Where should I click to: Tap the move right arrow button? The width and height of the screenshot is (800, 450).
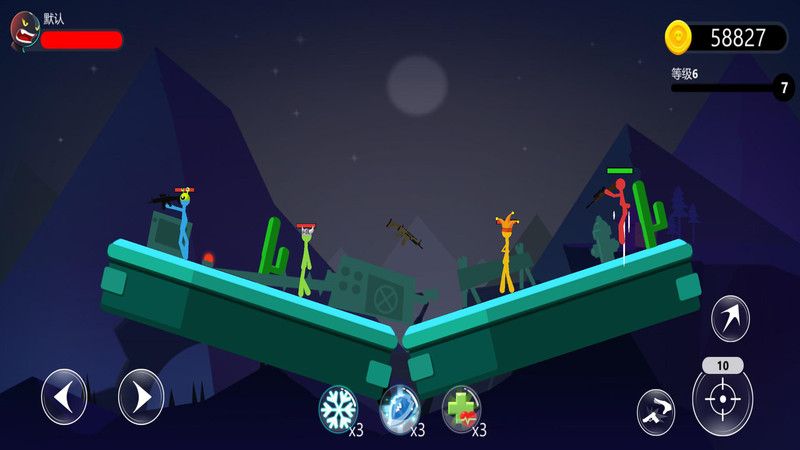141,397
